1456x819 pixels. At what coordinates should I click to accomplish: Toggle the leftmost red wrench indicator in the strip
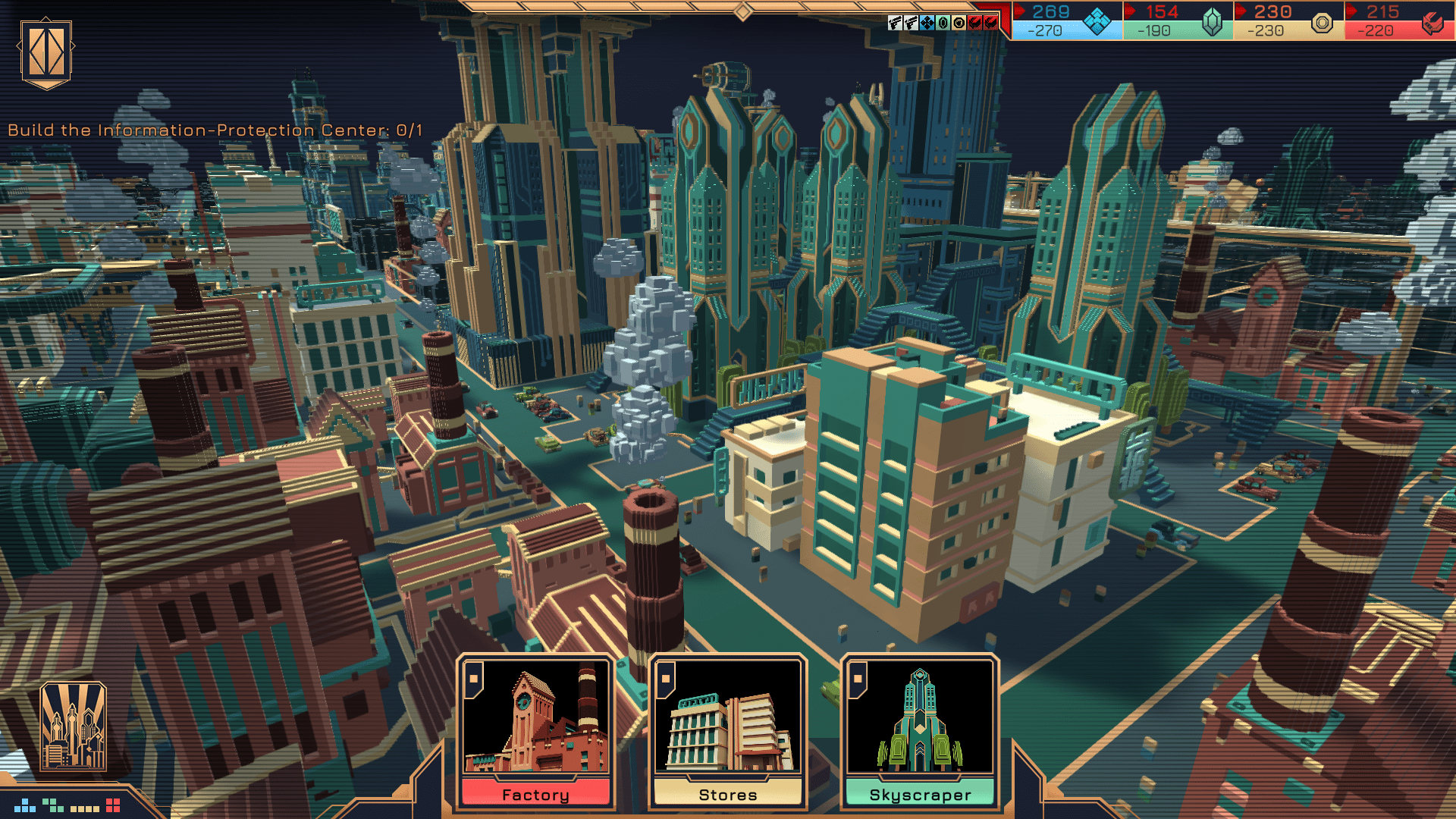click(975, 23)
